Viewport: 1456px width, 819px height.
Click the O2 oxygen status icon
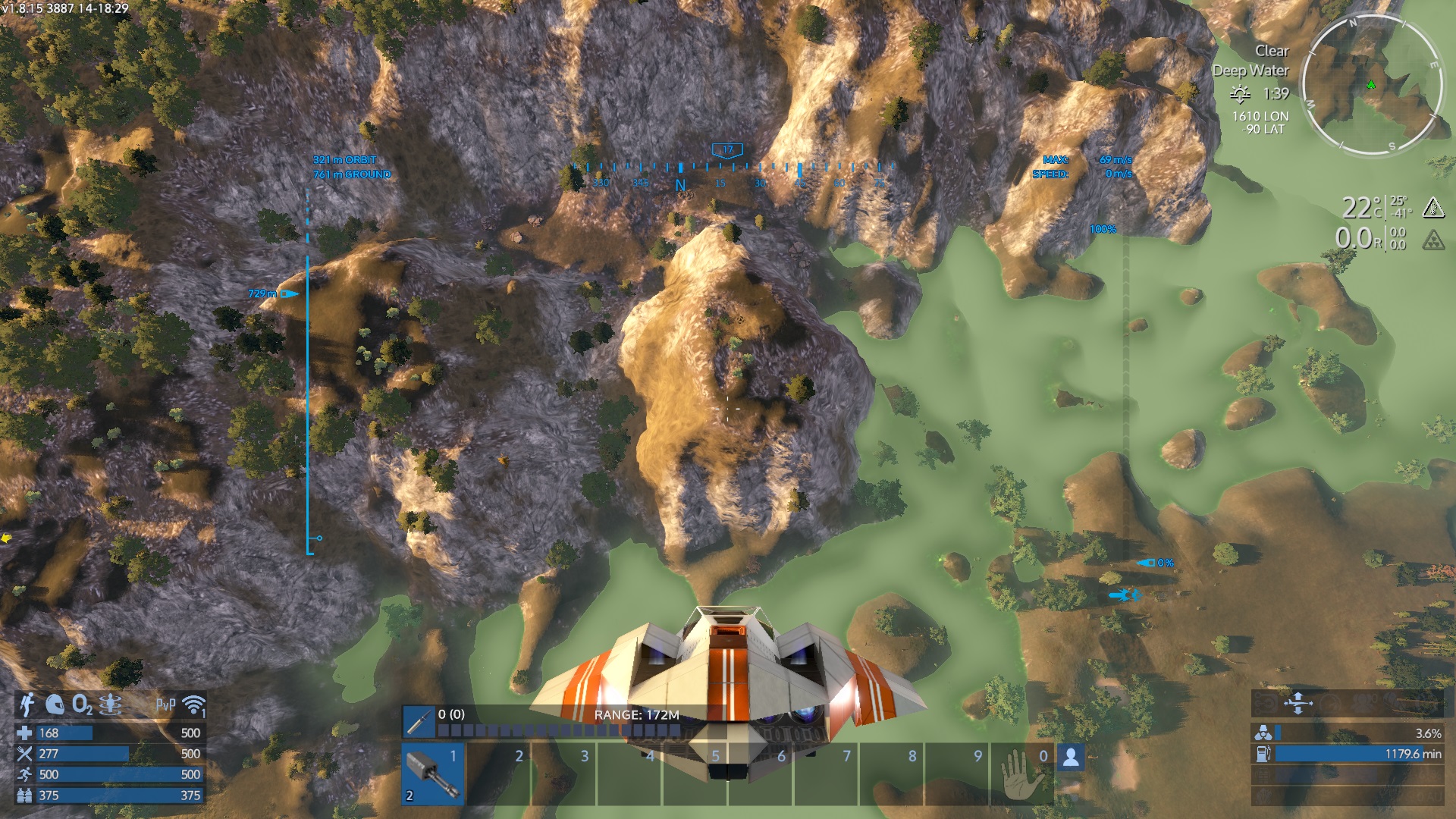pyautogui.click(x=82, y=705)
